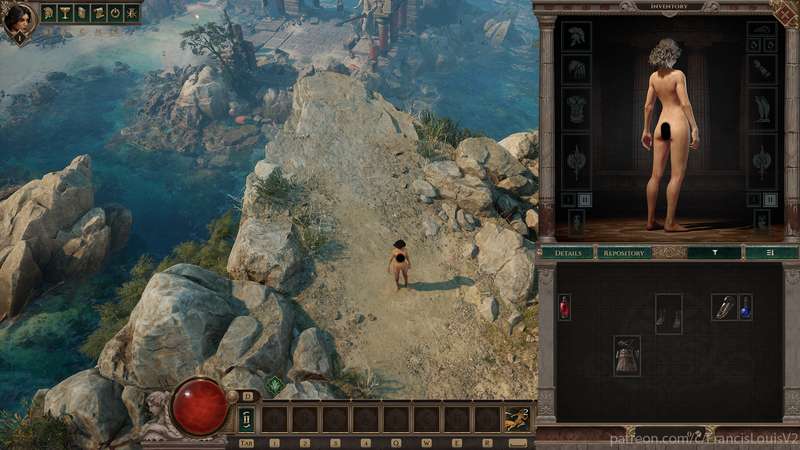Click the empty helmet equipment slot
The width and height of the screenshot is (800, 450).
[576, 37]
